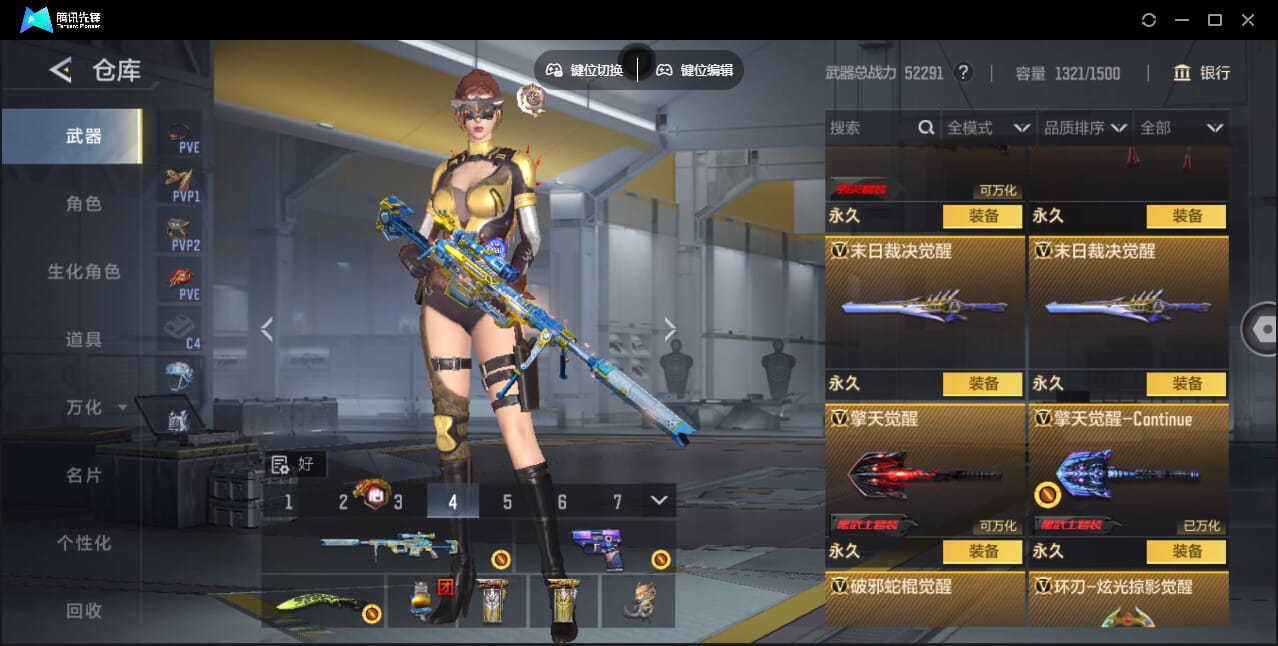
Task: Show the next character view arrow
Action: (670, 329)
